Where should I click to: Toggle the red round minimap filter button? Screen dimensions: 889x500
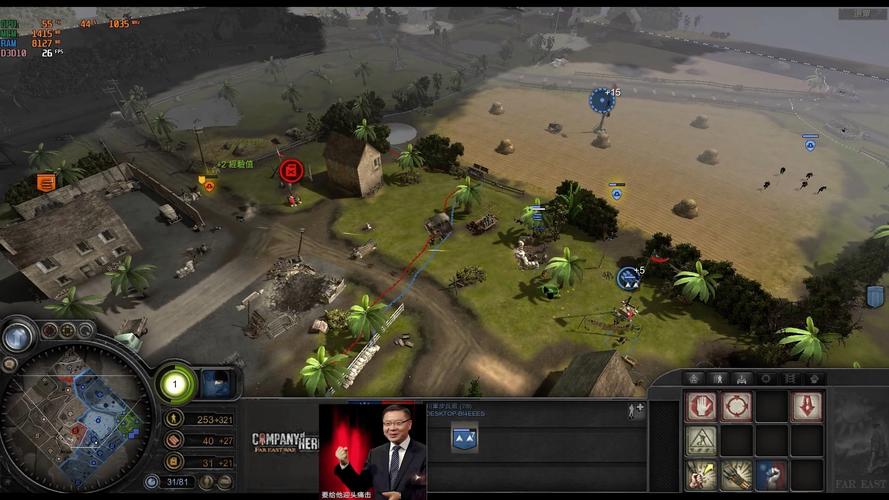tap(49, 330)
